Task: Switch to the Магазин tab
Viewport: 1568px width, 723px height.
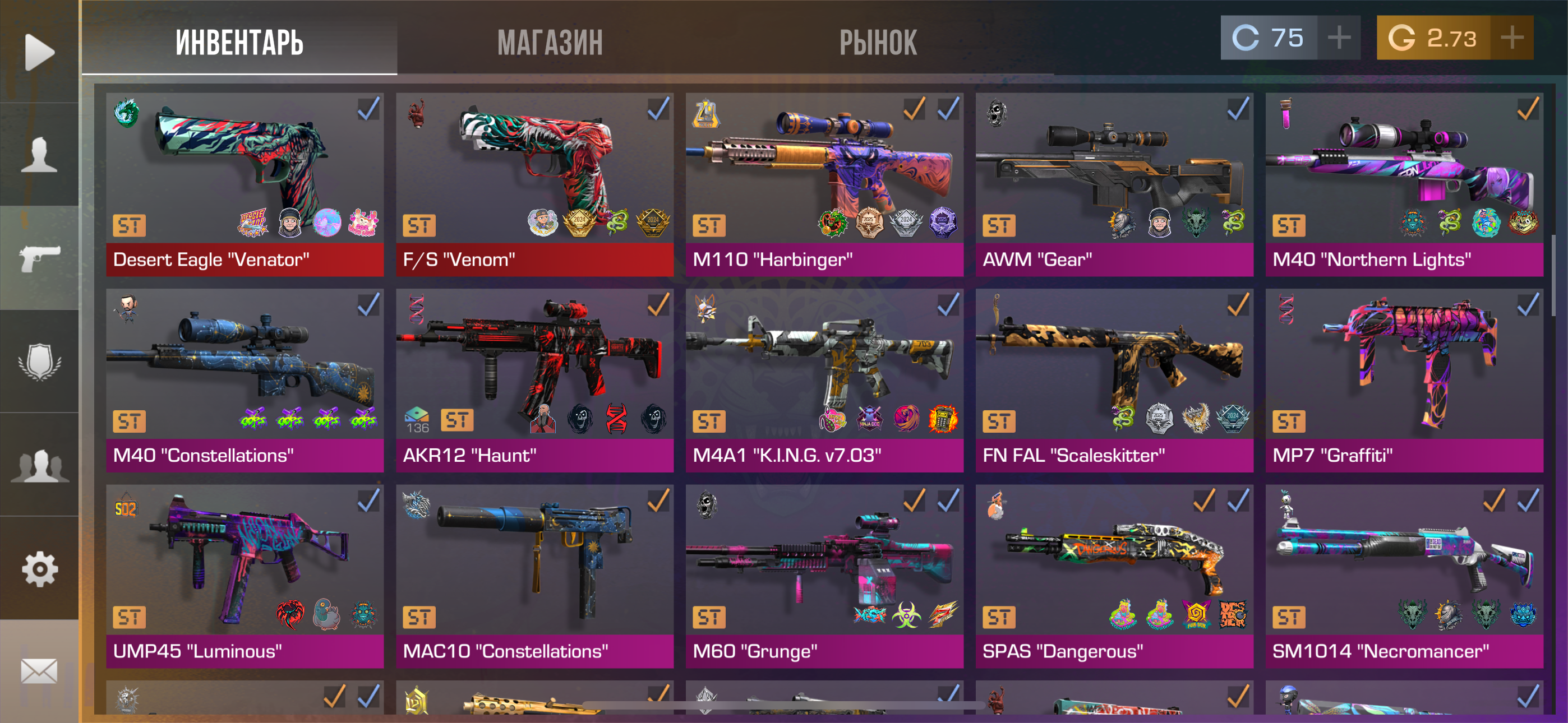Action: (x=550, y=43)
